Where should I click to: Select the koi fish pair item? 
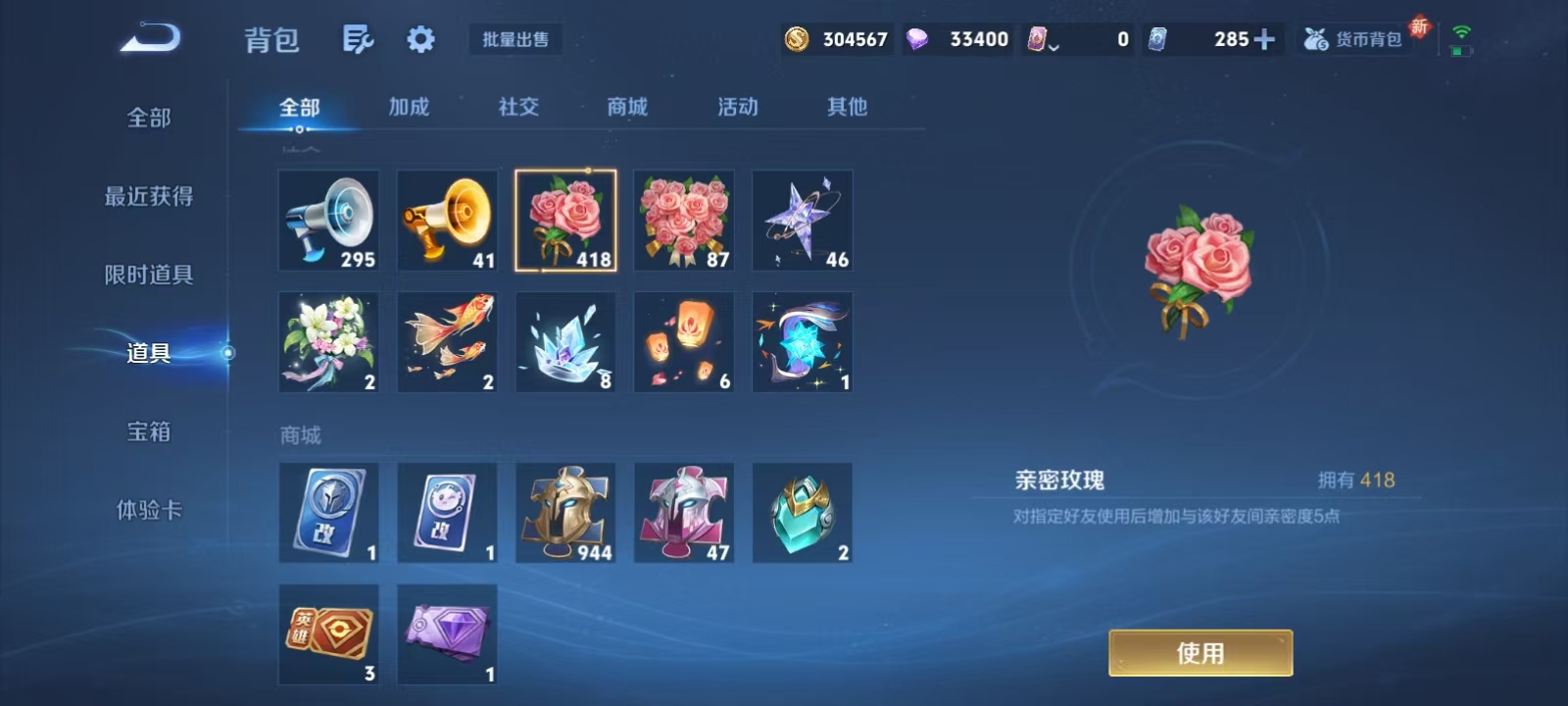[x=447, y=341]
